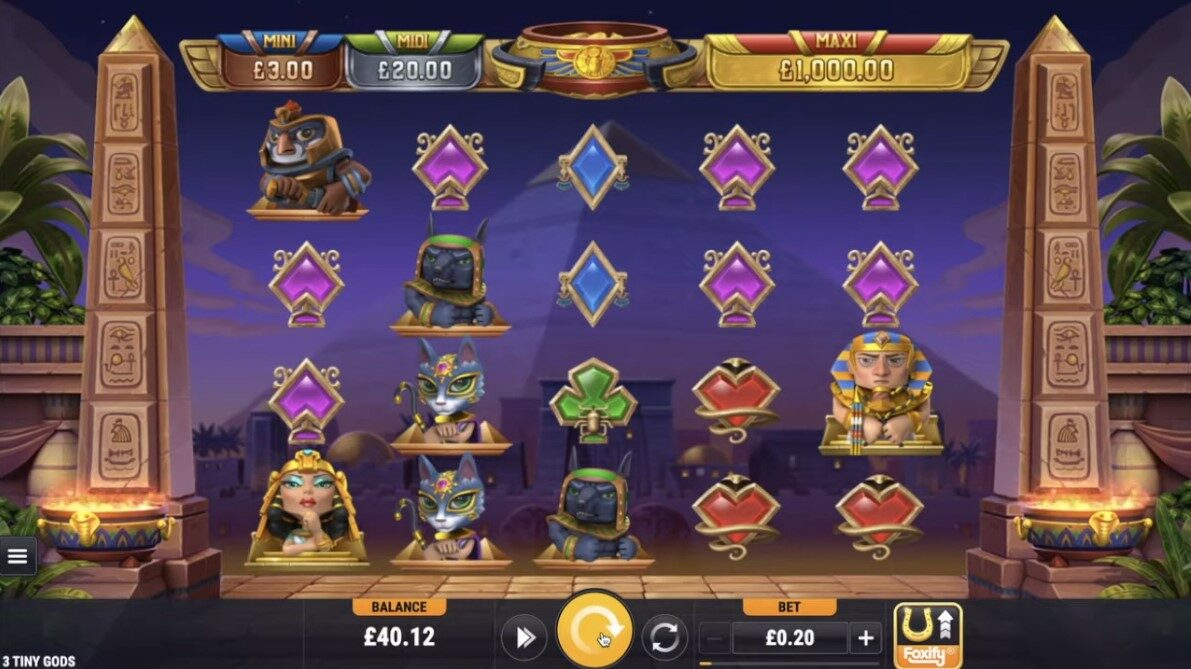Spin the reels with the gold button
The image size is (1191, 669).
point(595,632)
